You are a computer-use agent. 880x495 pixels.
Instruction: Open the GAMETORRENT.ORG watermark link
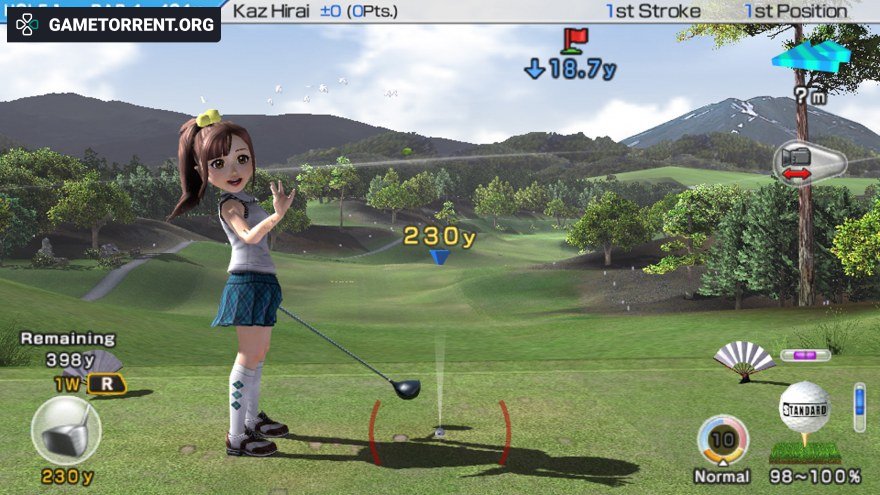pyautogui.click(x=114, y=24)
